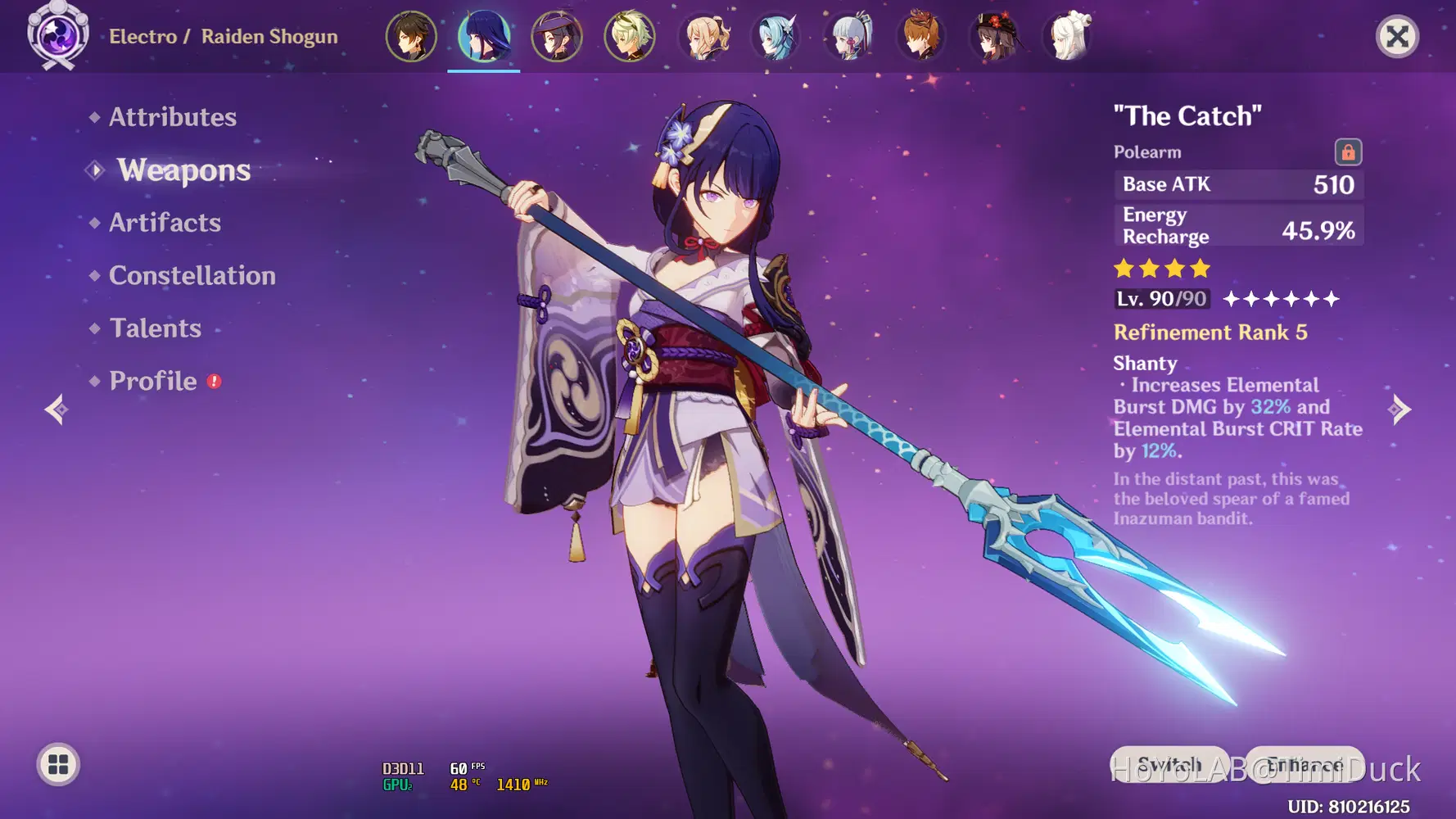1456x819 pixels.
Task: Choose Hu Tao's portrait
Action: [x=995, y=37]
